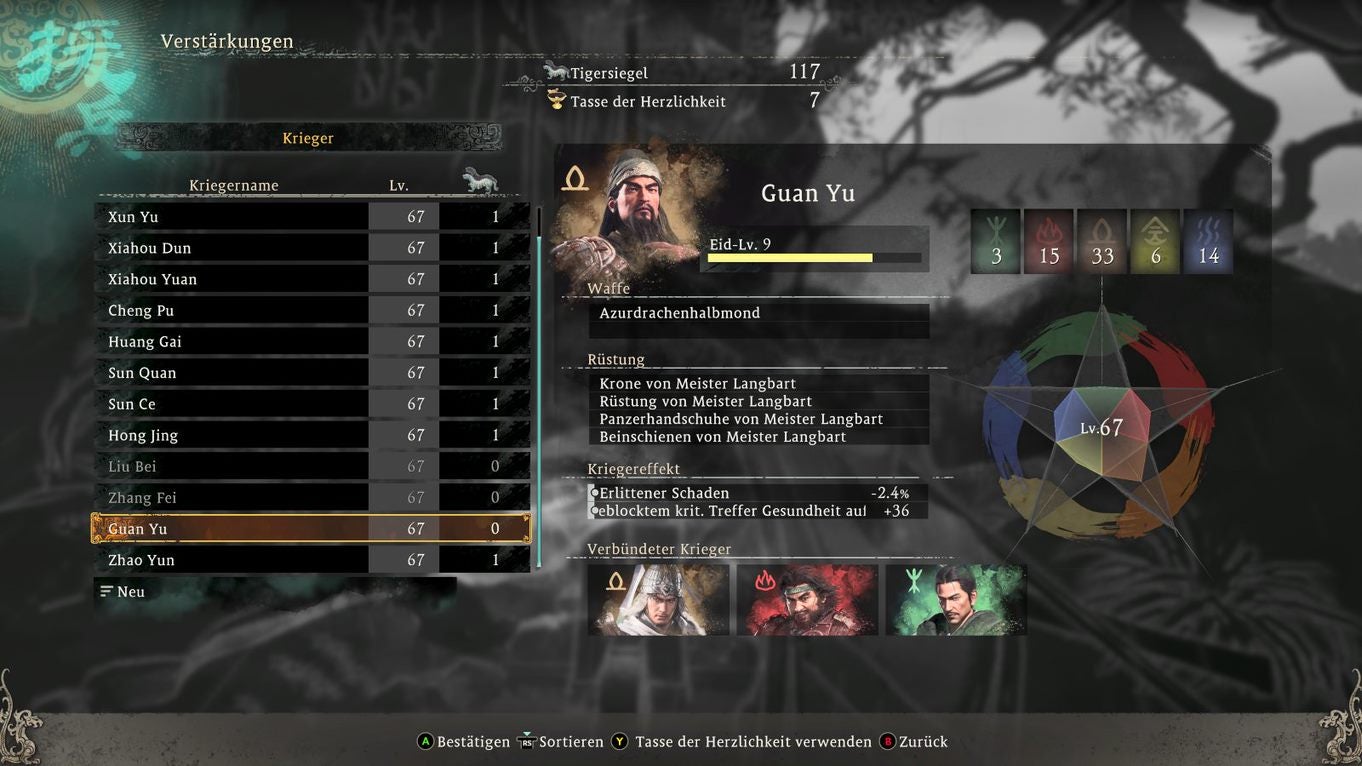Image resolution: width=1362 pixels, height=766 pixels.
Task: Choose Zhao Yun from the list
Action: click(x=312, y=560)
